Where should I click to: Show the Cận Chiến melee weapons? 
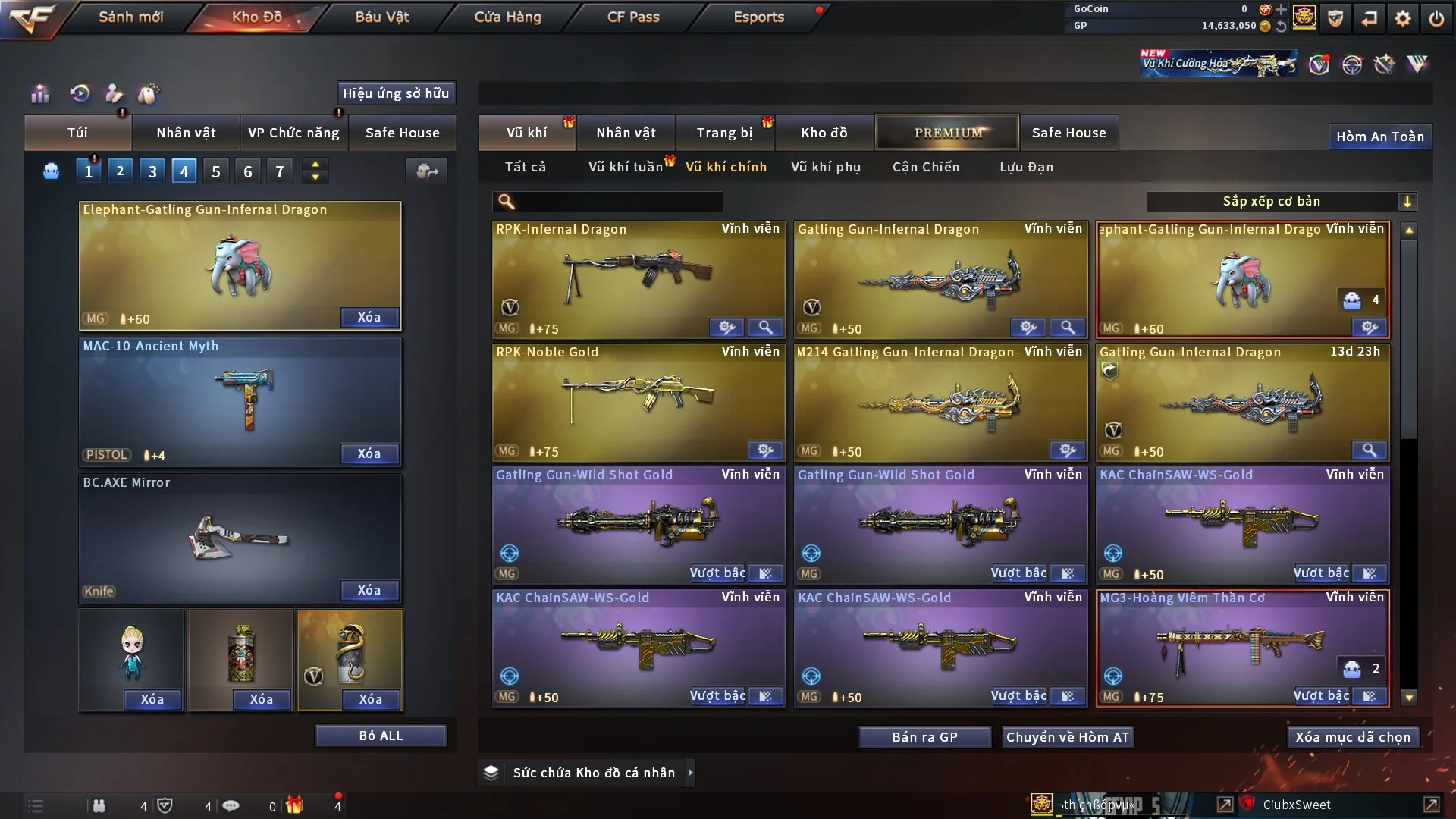coord(925,167)
